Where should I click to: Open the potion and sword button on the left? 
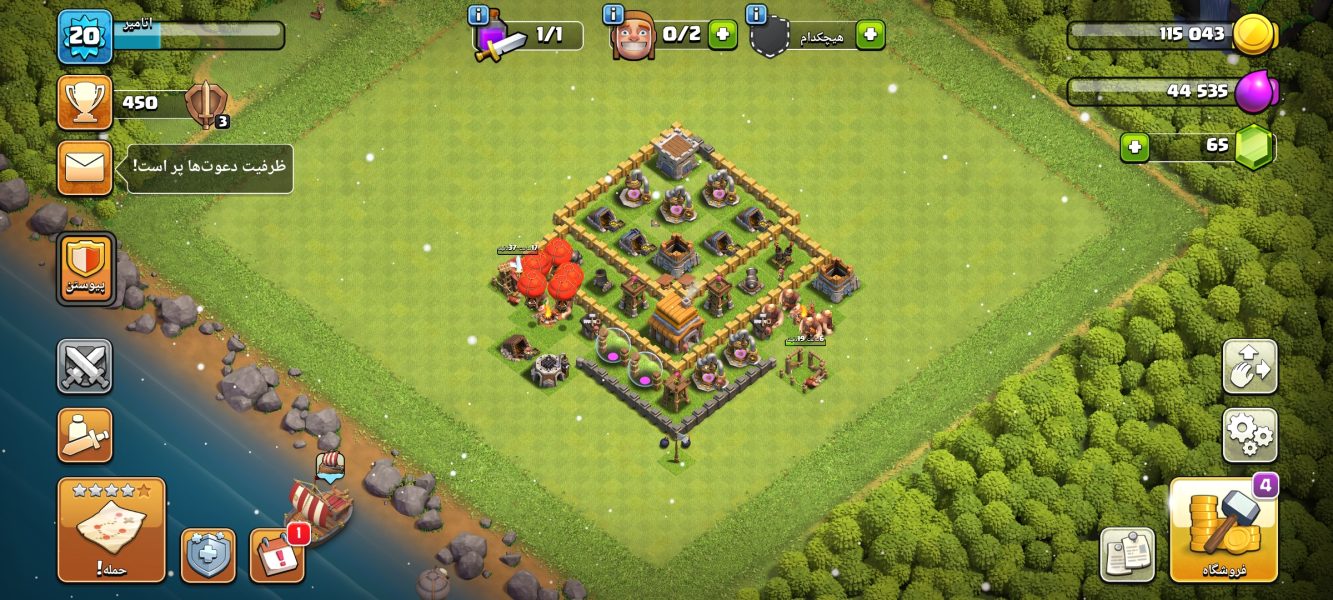click(x=85, y=435)
